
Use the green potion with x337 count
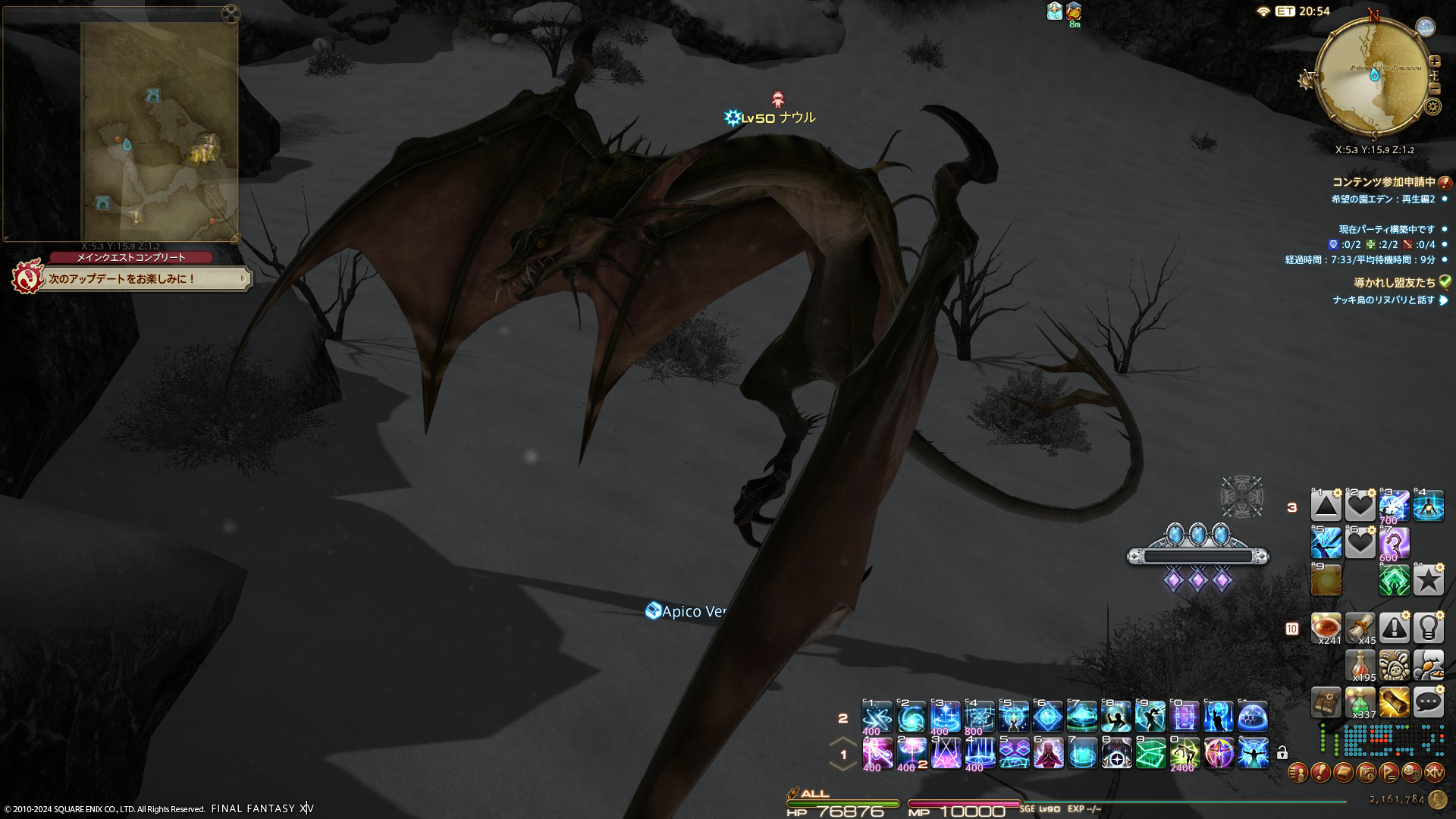1360,702
